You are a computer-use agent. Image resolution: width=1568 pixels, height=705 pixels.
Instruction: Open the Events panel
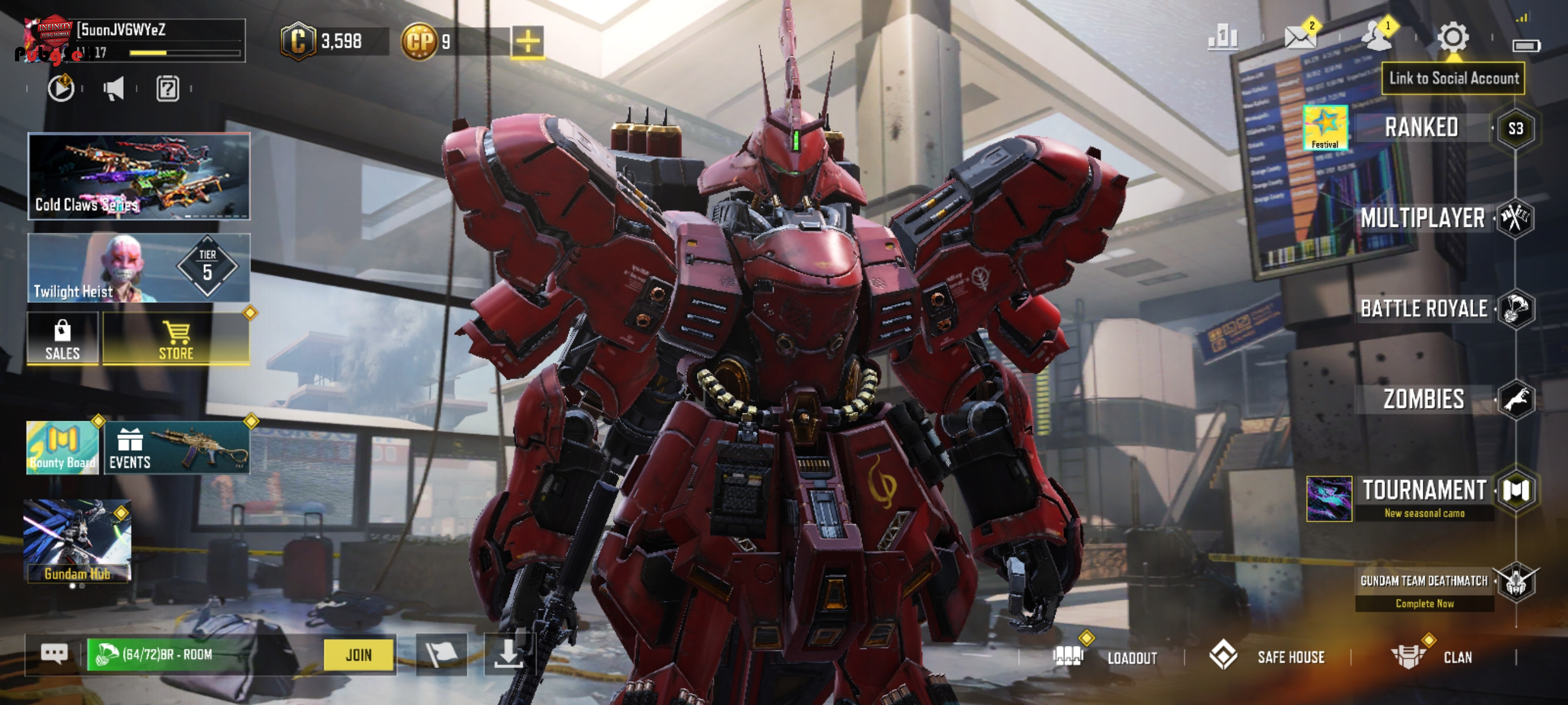(x=176, y=448)
